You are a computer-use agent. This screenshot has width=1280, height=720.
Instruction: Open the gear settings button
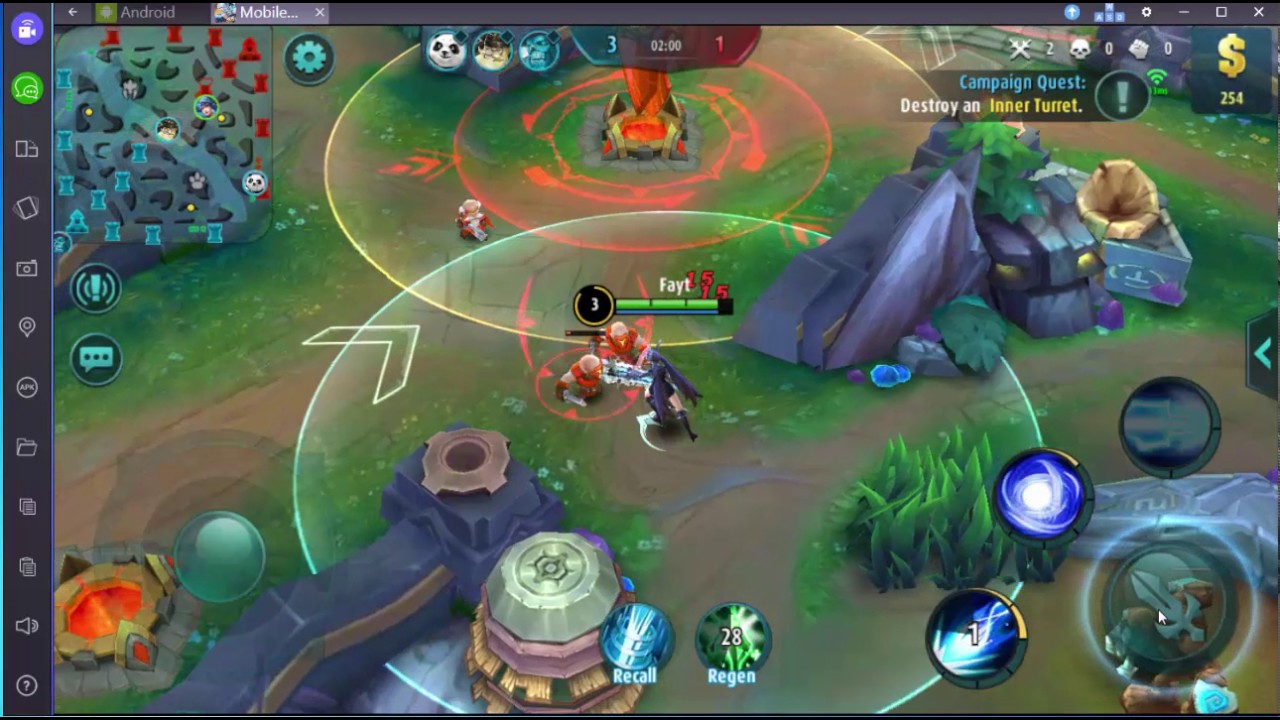(x=309, y=57)
